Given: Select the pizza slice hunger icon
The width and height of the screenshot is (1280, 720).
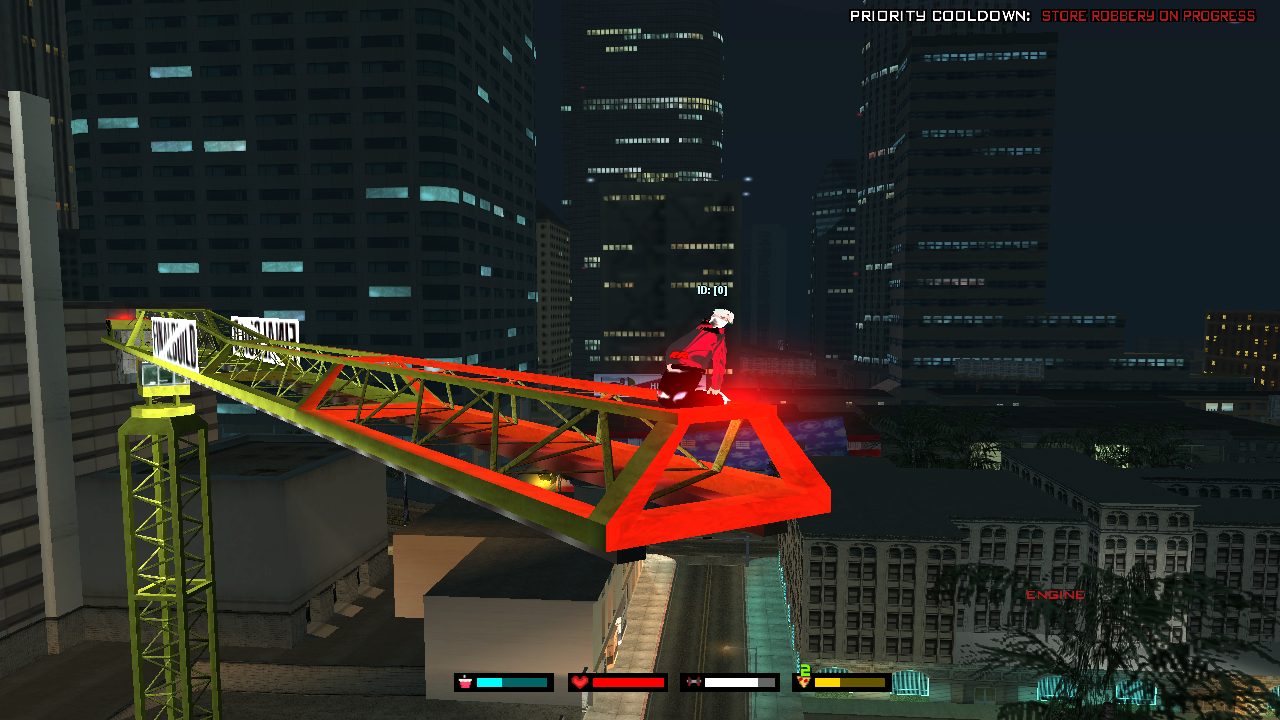Looking at the screenshot, I should [803, 681].
